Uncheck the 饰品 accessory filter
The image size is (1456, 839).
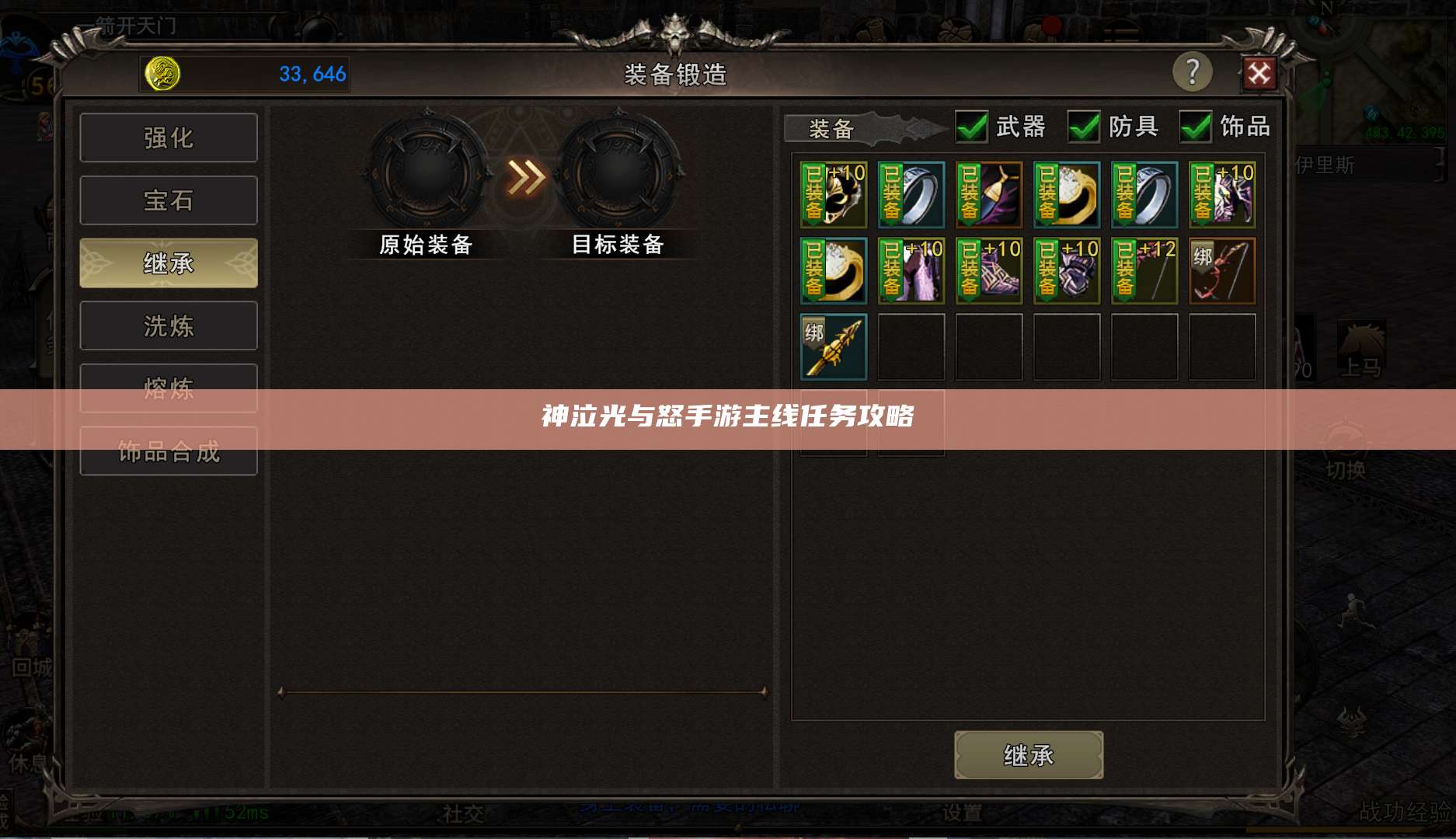pyautogui.click(x=1194, y=127)
